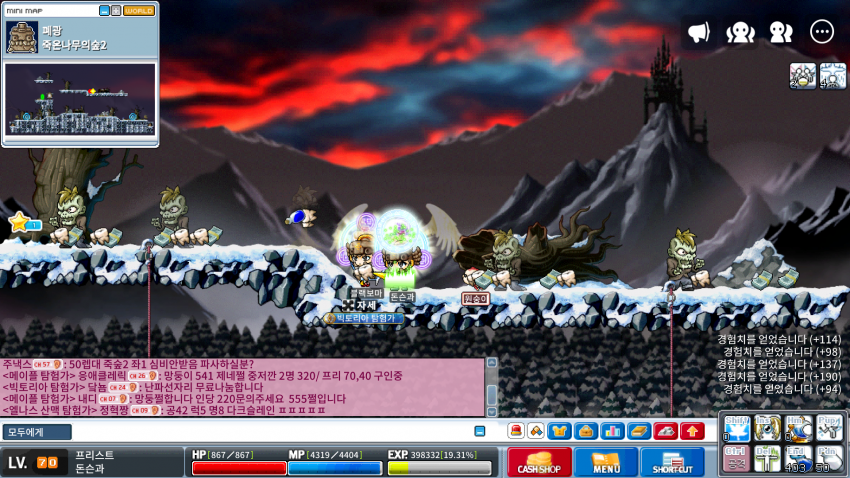The height and width of the screenshot is (478, 850).
Task: Open the Cash Shop
Action: tap(539, 462)
